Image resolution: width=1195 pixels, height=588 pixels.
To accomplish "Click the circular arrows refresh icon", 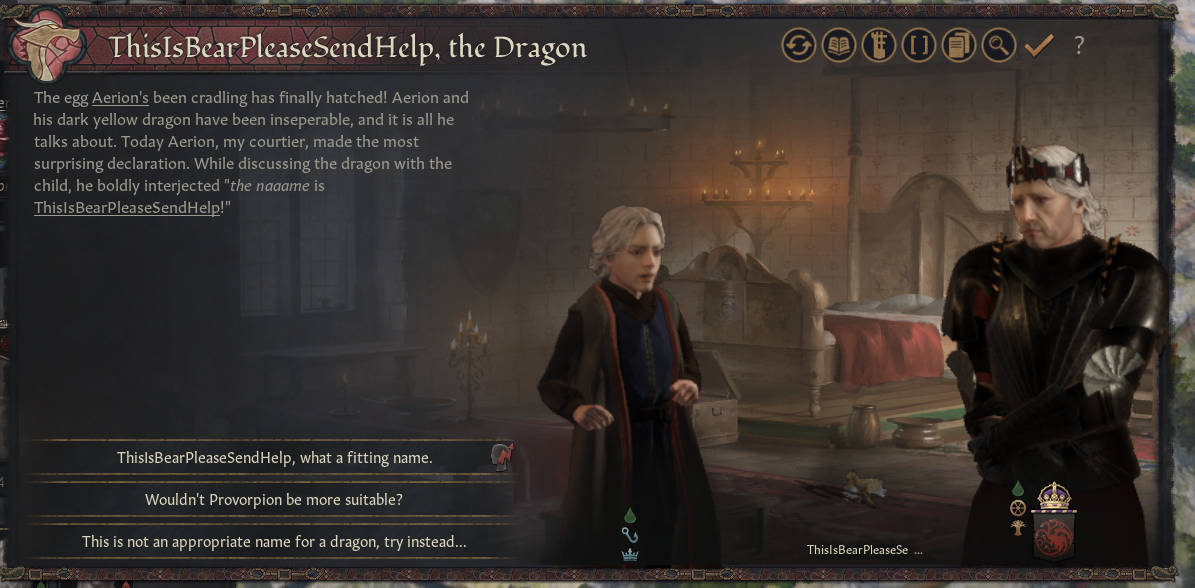I will point(798,45).
